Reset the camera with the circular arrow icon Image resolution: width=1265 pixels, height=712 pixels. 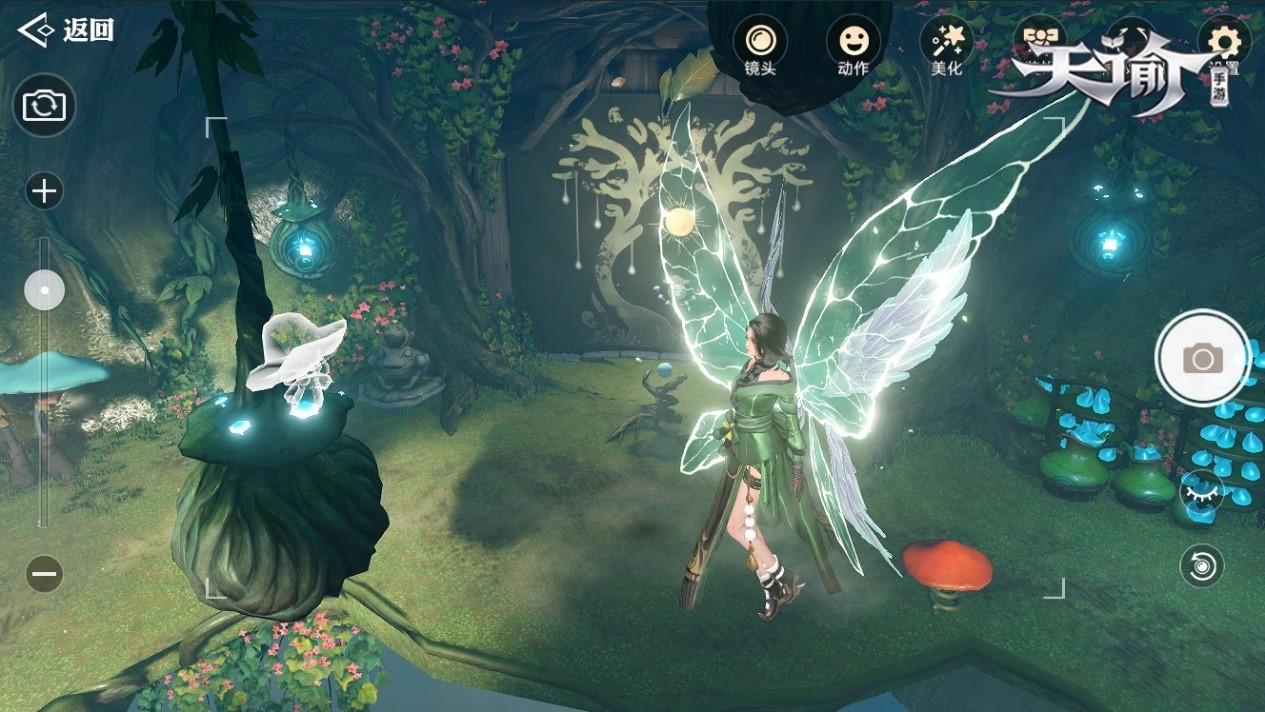(x=1201, y=566)
